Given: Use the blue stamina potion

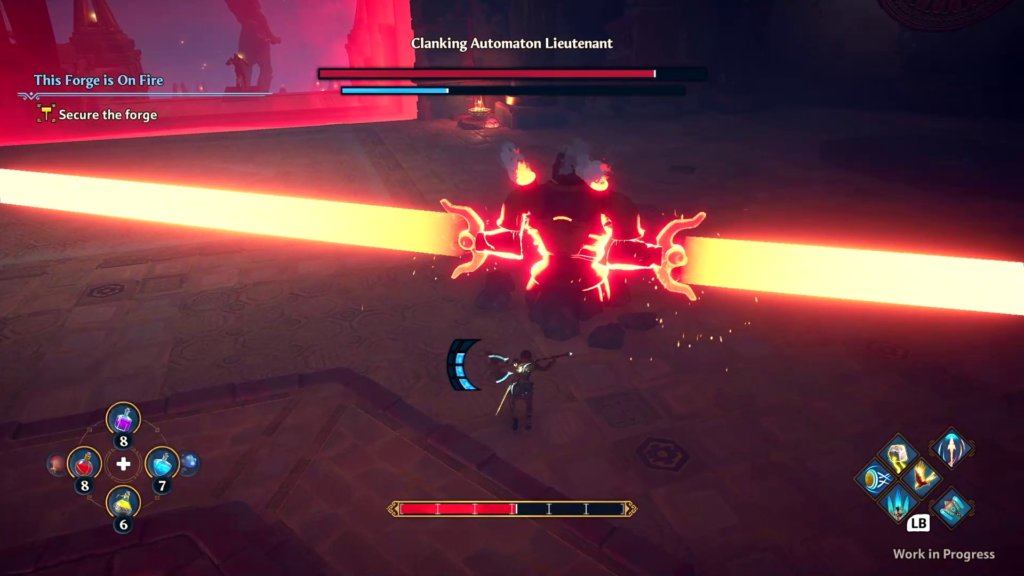Looking at the screenshot, I should pos(162,463).
